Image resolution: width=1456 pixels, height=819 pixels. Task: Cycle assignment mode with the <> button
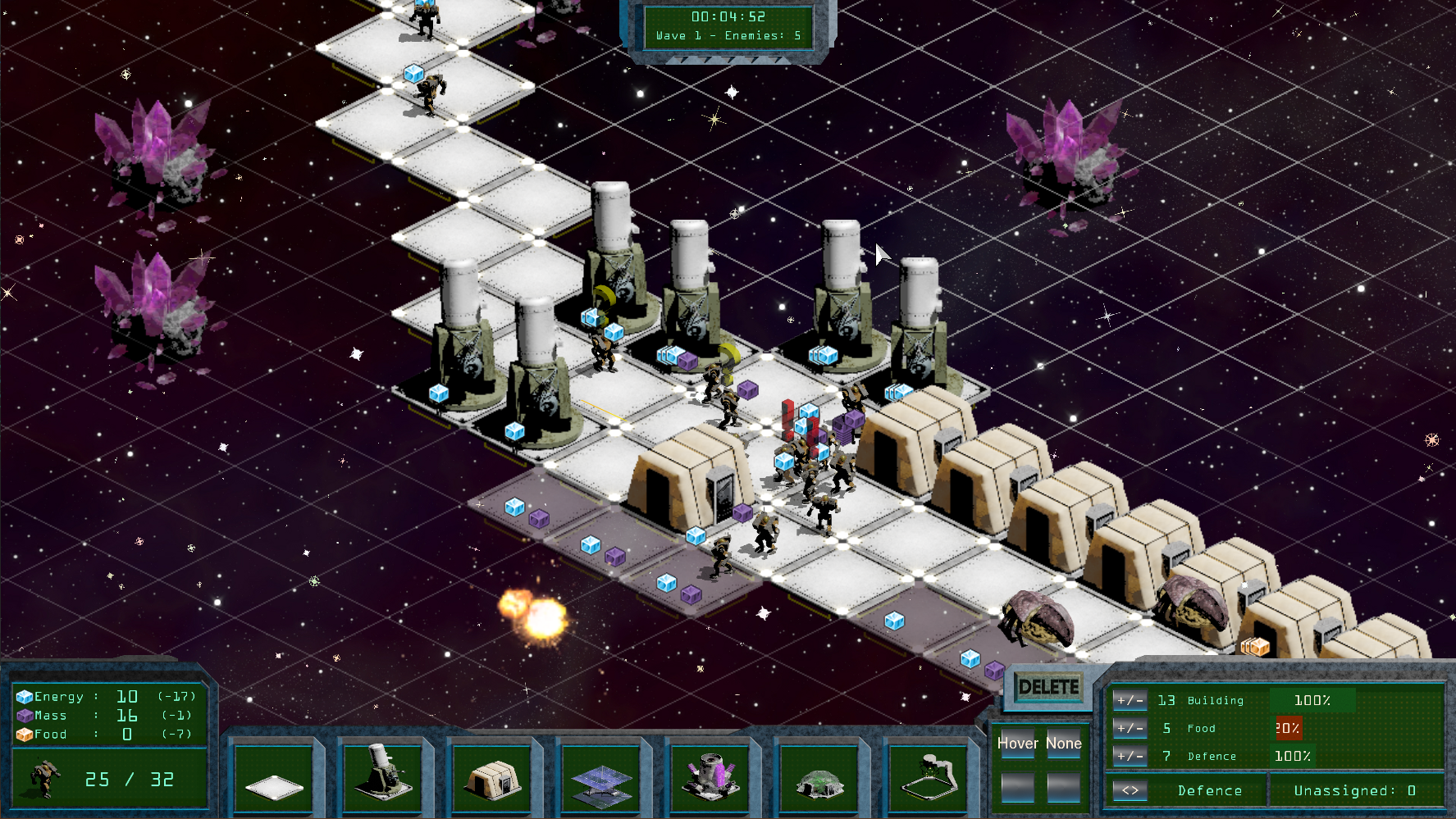click(1130, 790)
